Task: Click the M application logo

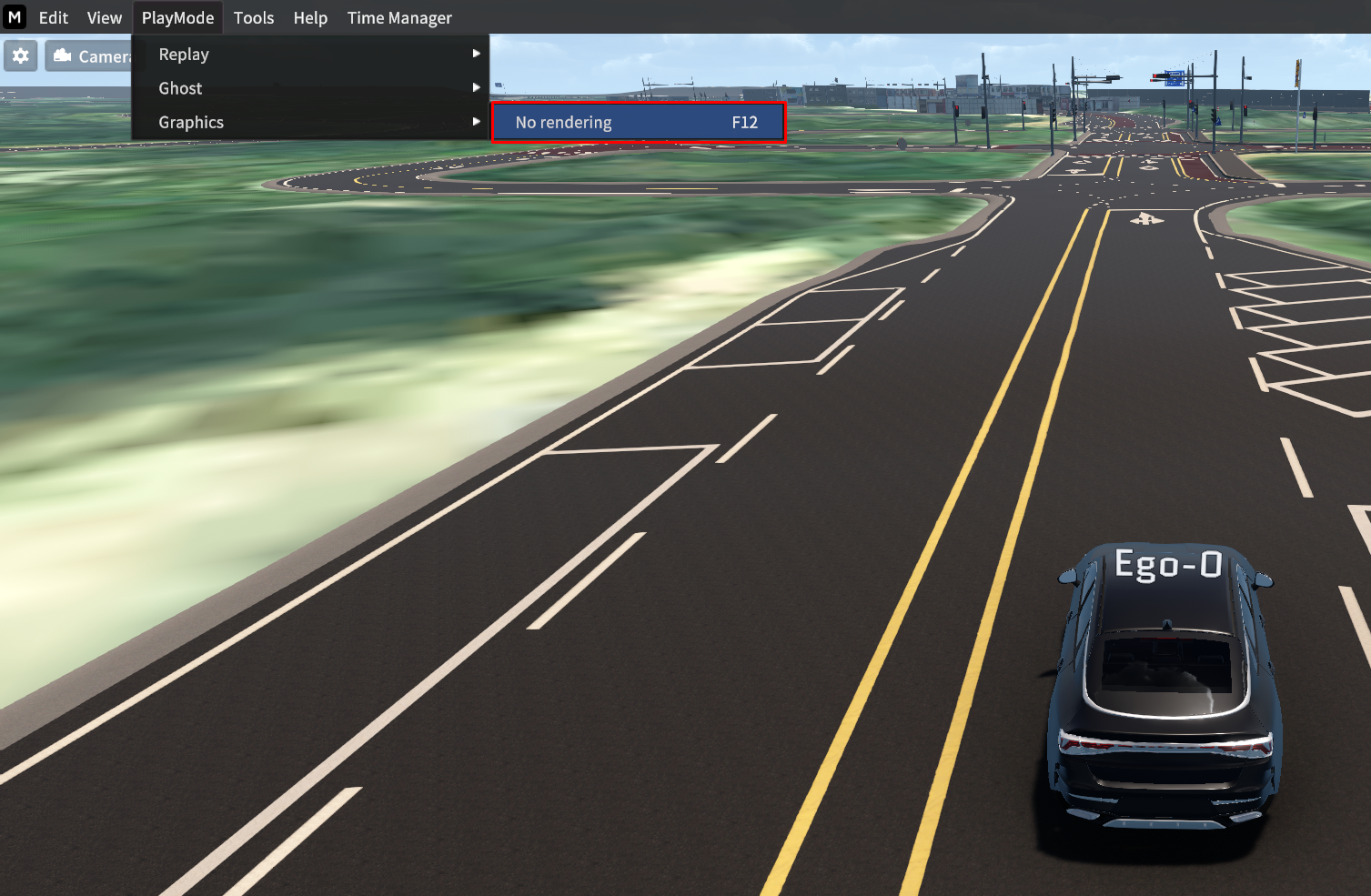Action: pyautogui.click(x=15, y=17)
